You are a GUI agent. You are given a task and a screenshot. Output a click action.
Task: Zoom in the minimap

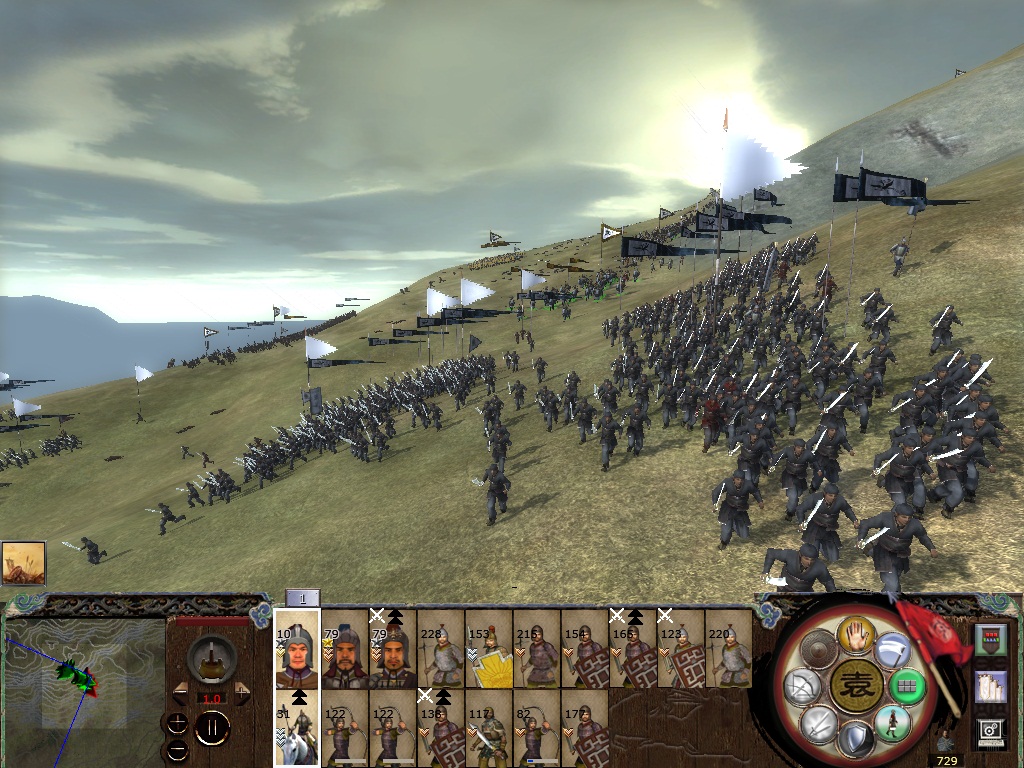click(178, 723)
